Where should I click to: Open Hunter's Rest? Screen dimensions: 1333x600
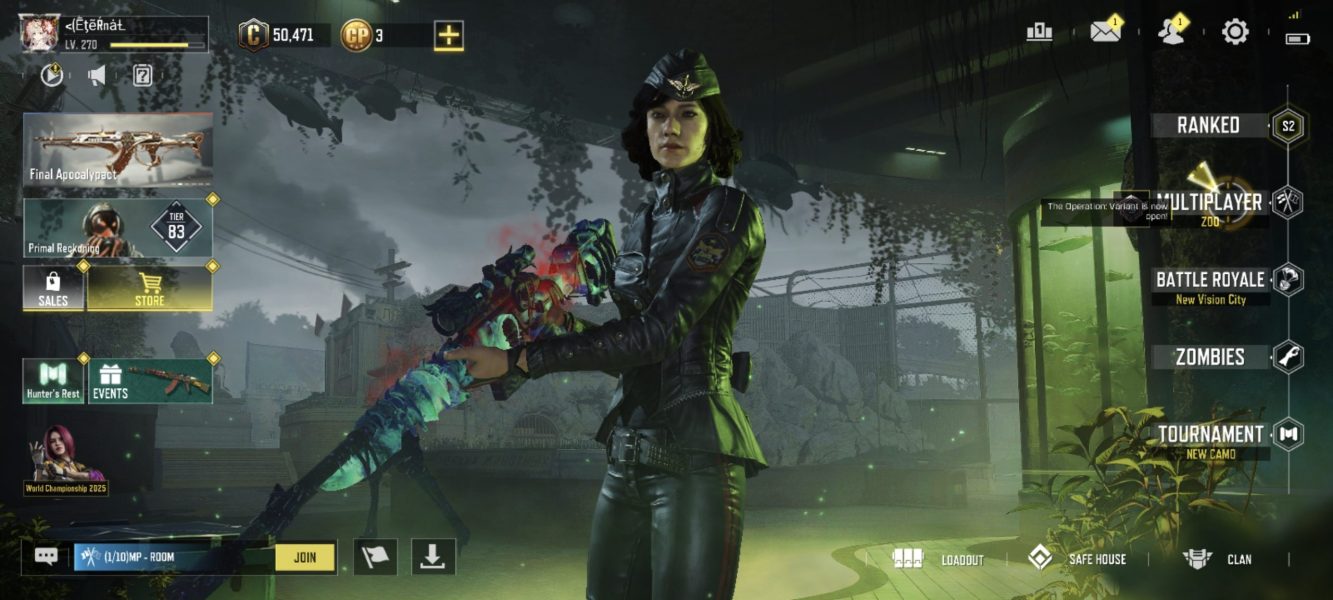(x=54, y=381)
